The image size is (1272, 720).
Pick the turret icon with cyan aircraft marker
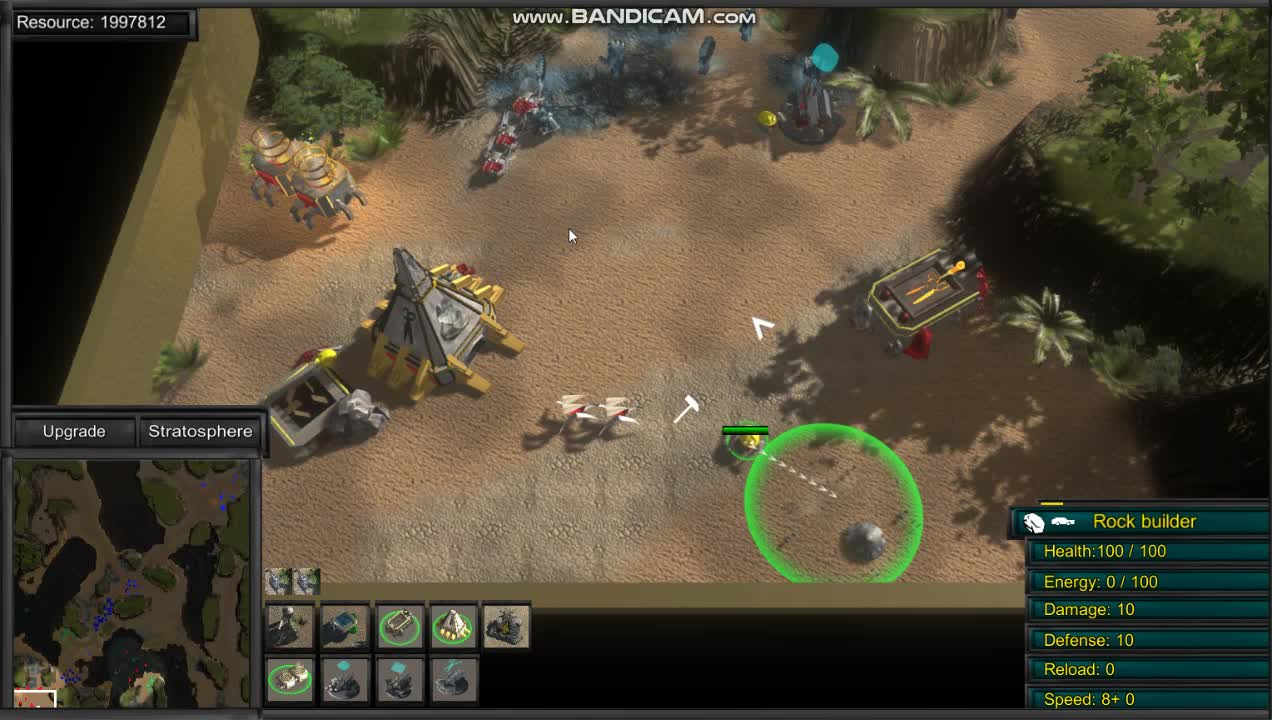(x=453, y=679)
